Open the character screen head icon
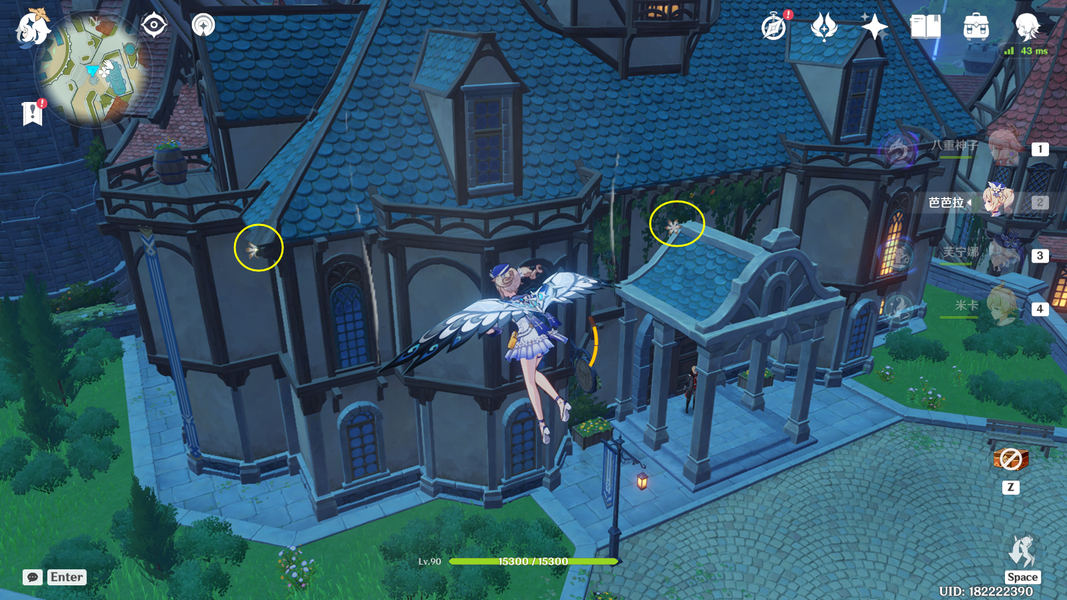 pyautogui.click(x=1027, y=27)
